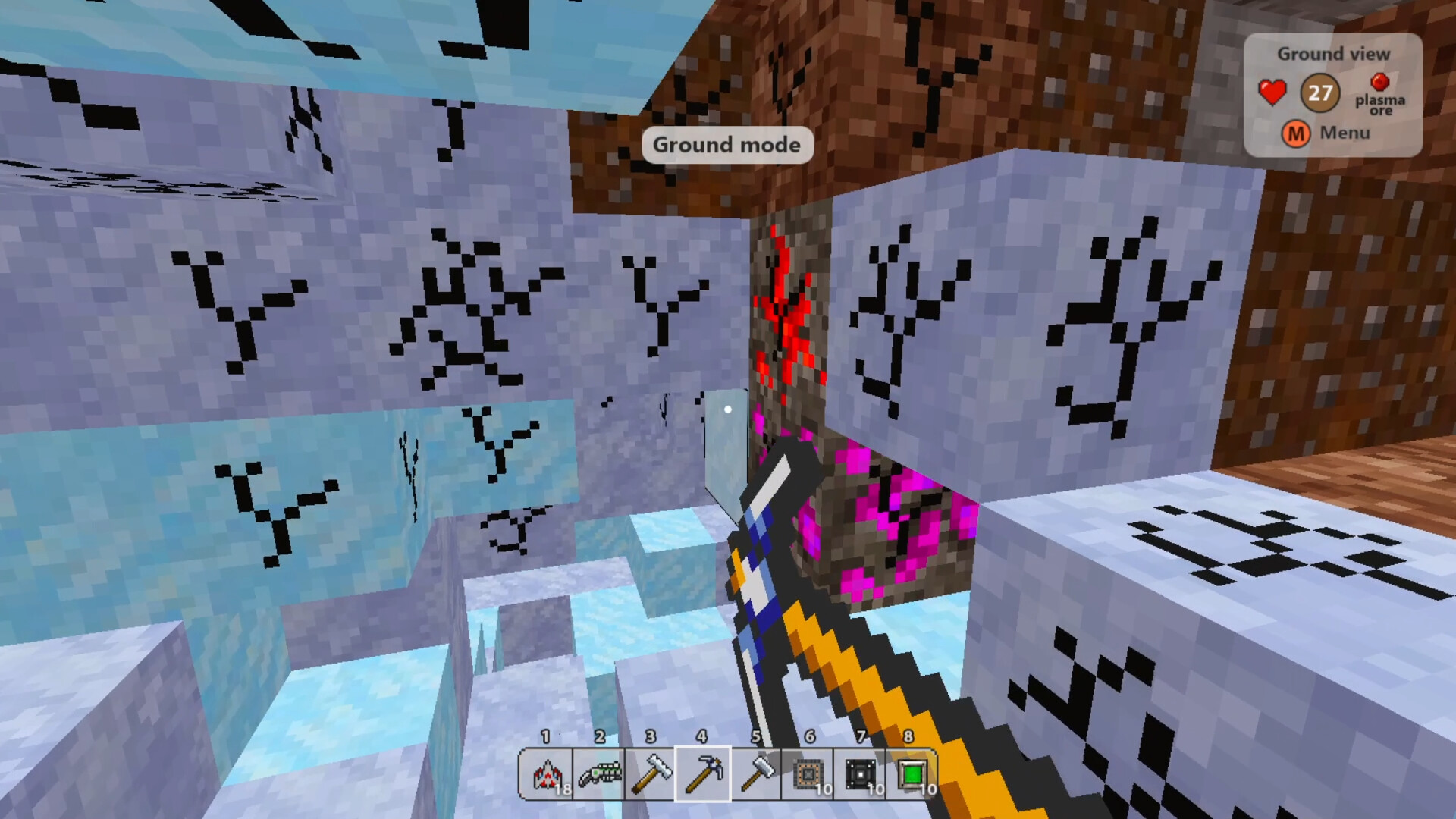1456x819 pixels.
Task: Select the spaceship item in hotbar slot 1
Action: pos(546,773)
